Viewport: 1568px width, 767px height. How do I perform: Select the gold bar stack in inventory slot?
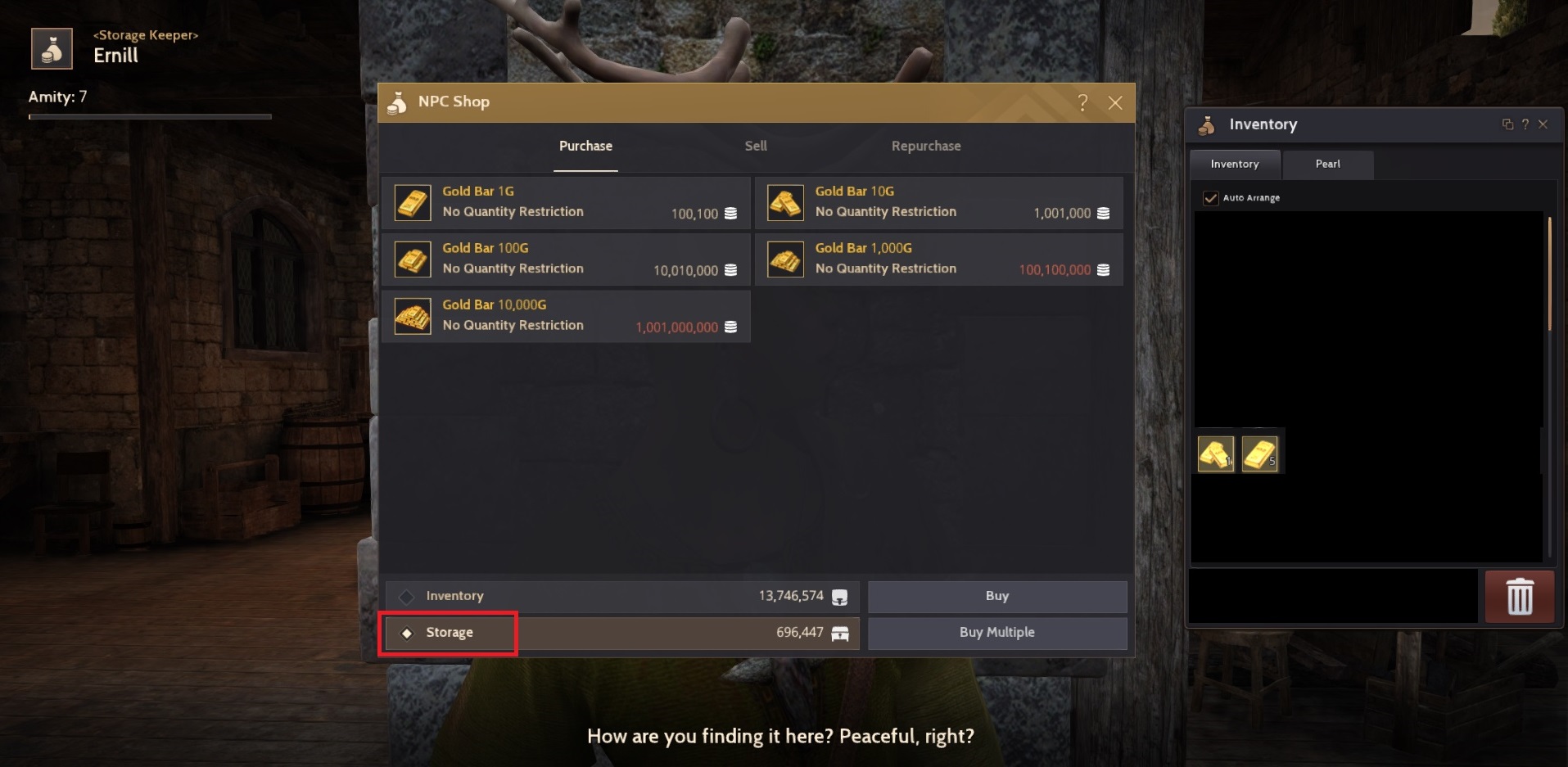click(x=1261, y=451)
